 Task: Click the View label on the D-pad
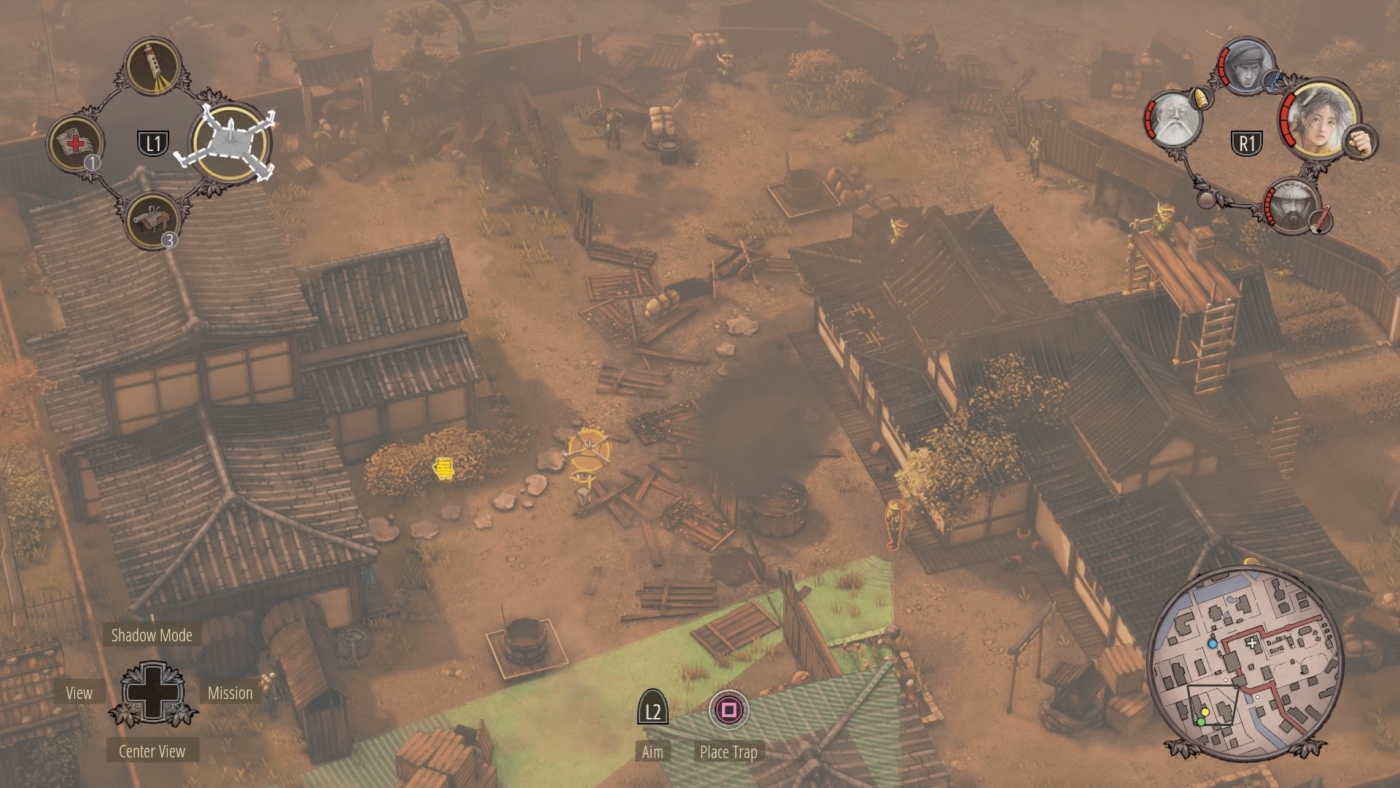77,692
